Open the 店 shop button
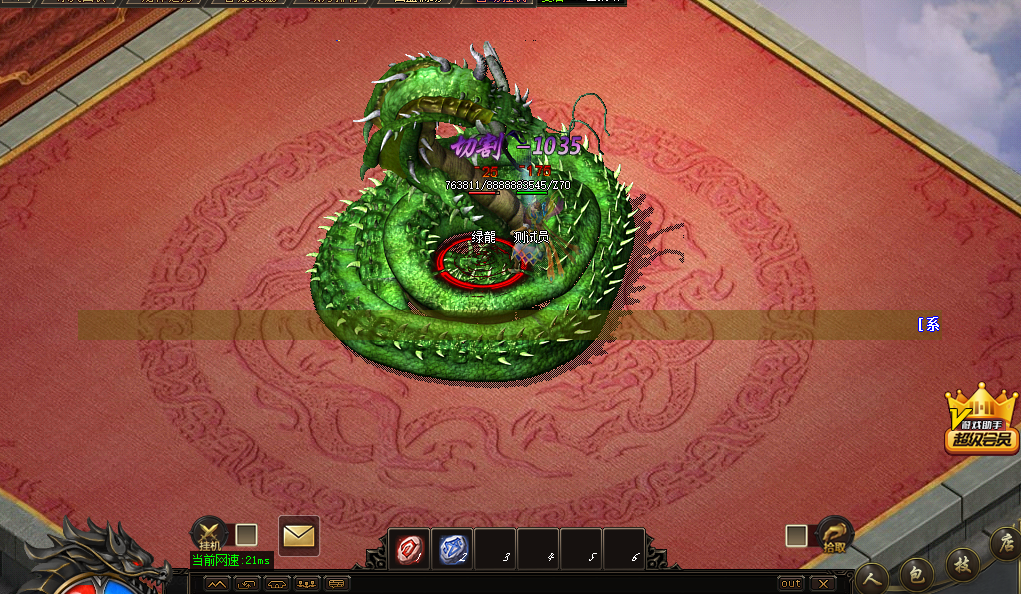 click(1005, 543)
